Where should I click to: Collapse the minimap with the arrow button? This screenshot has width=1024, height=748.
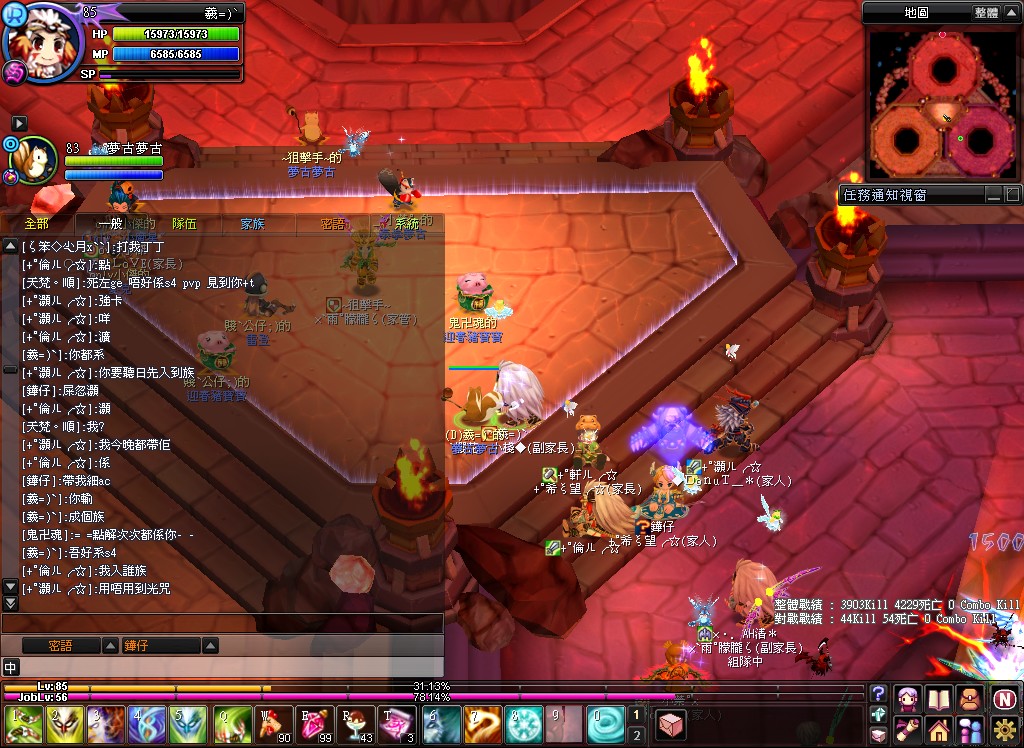pos(1011,12)
